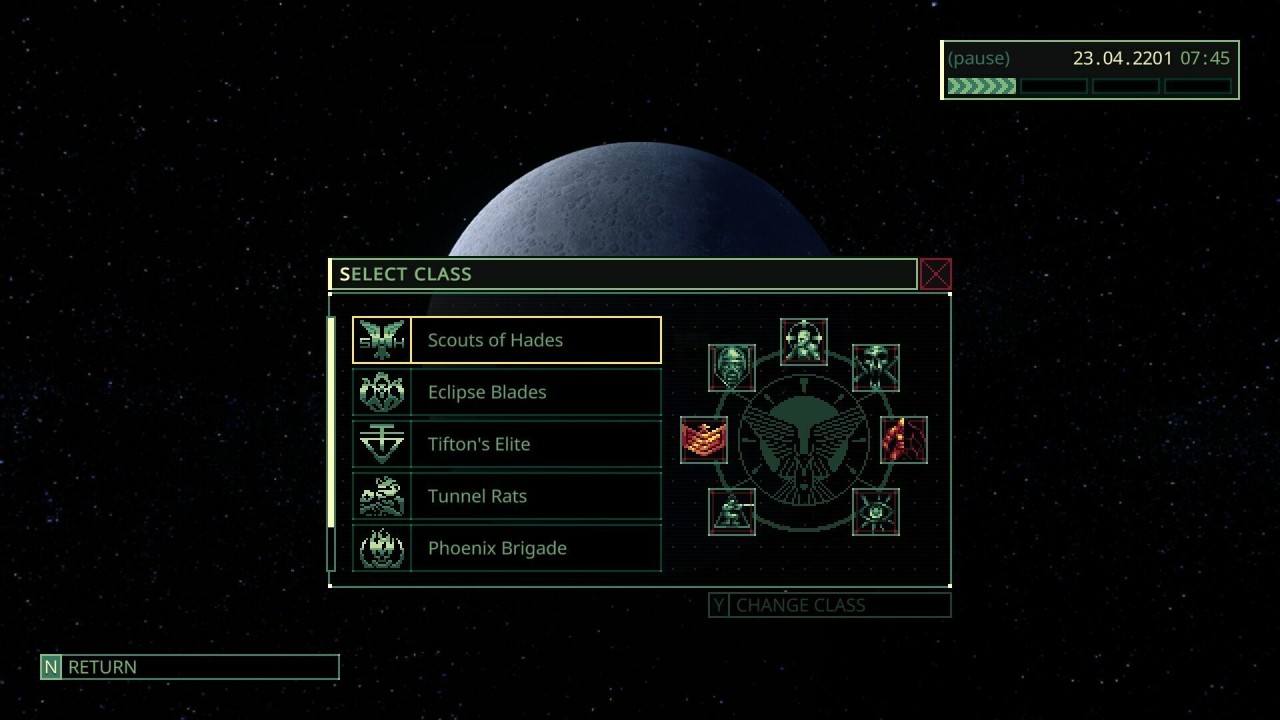
Task: Click the winged eagle emblem in the center
Action: coord(804,440)
